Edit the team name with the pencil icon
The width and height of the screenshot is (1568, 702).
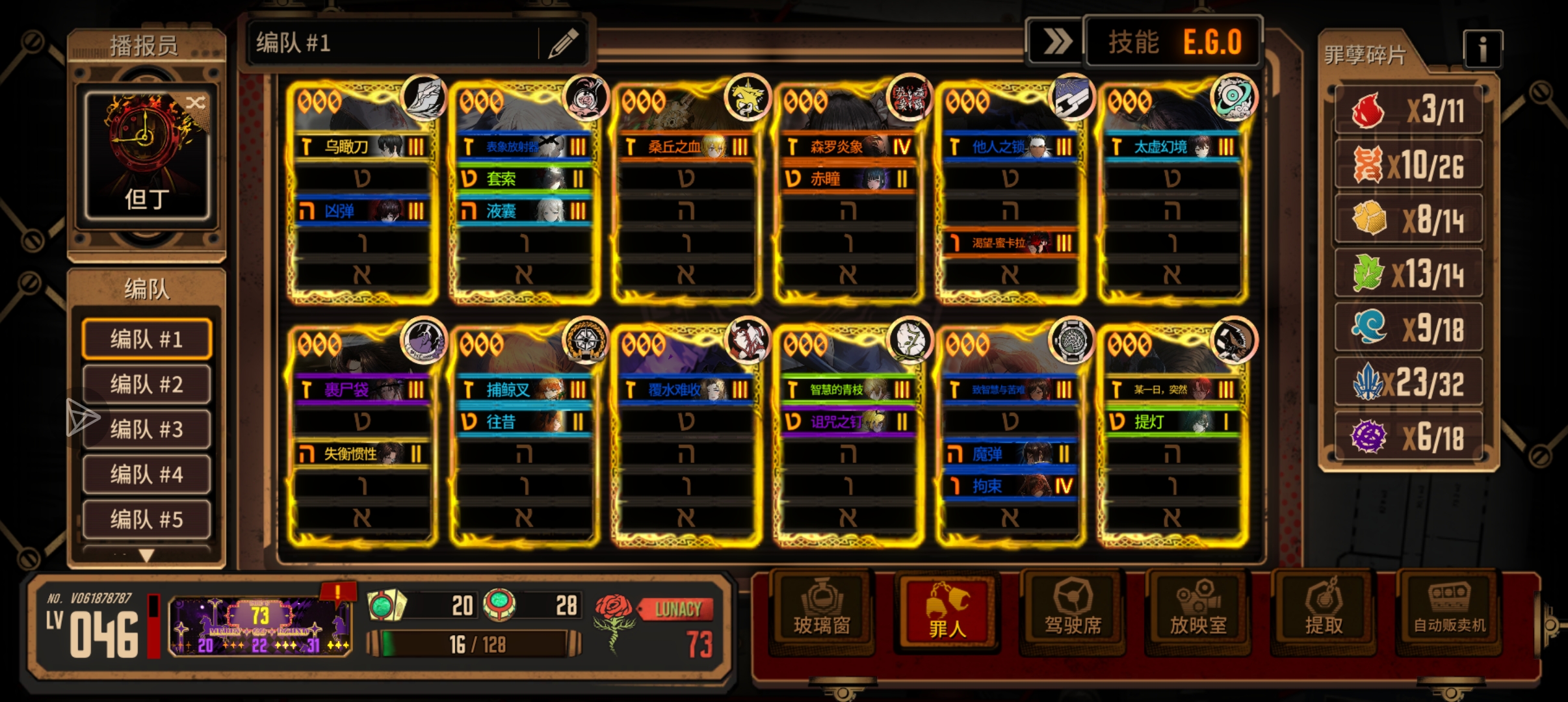point(563,44)
